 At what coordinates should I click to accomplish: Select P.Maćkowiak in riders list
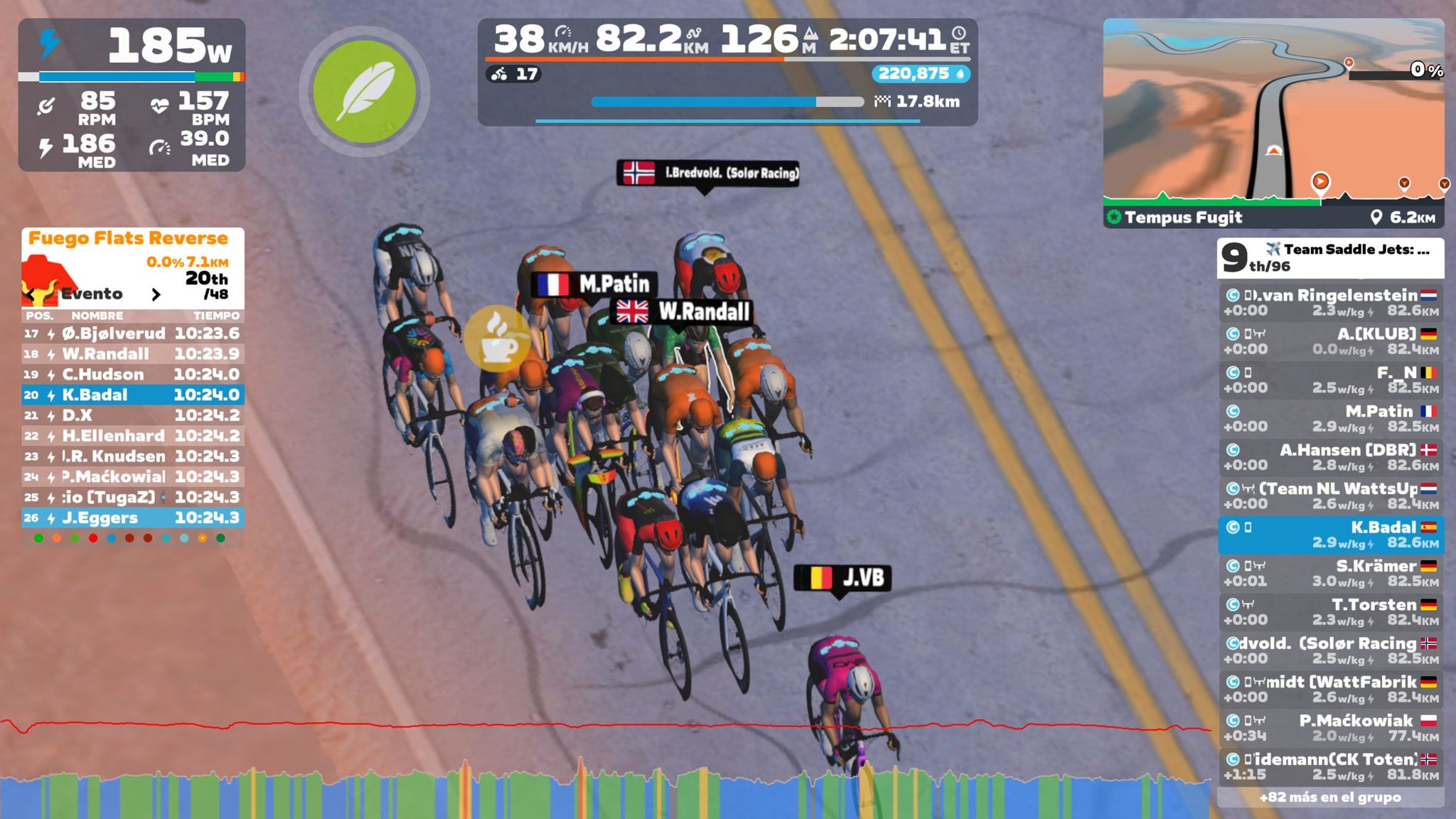1330,727
